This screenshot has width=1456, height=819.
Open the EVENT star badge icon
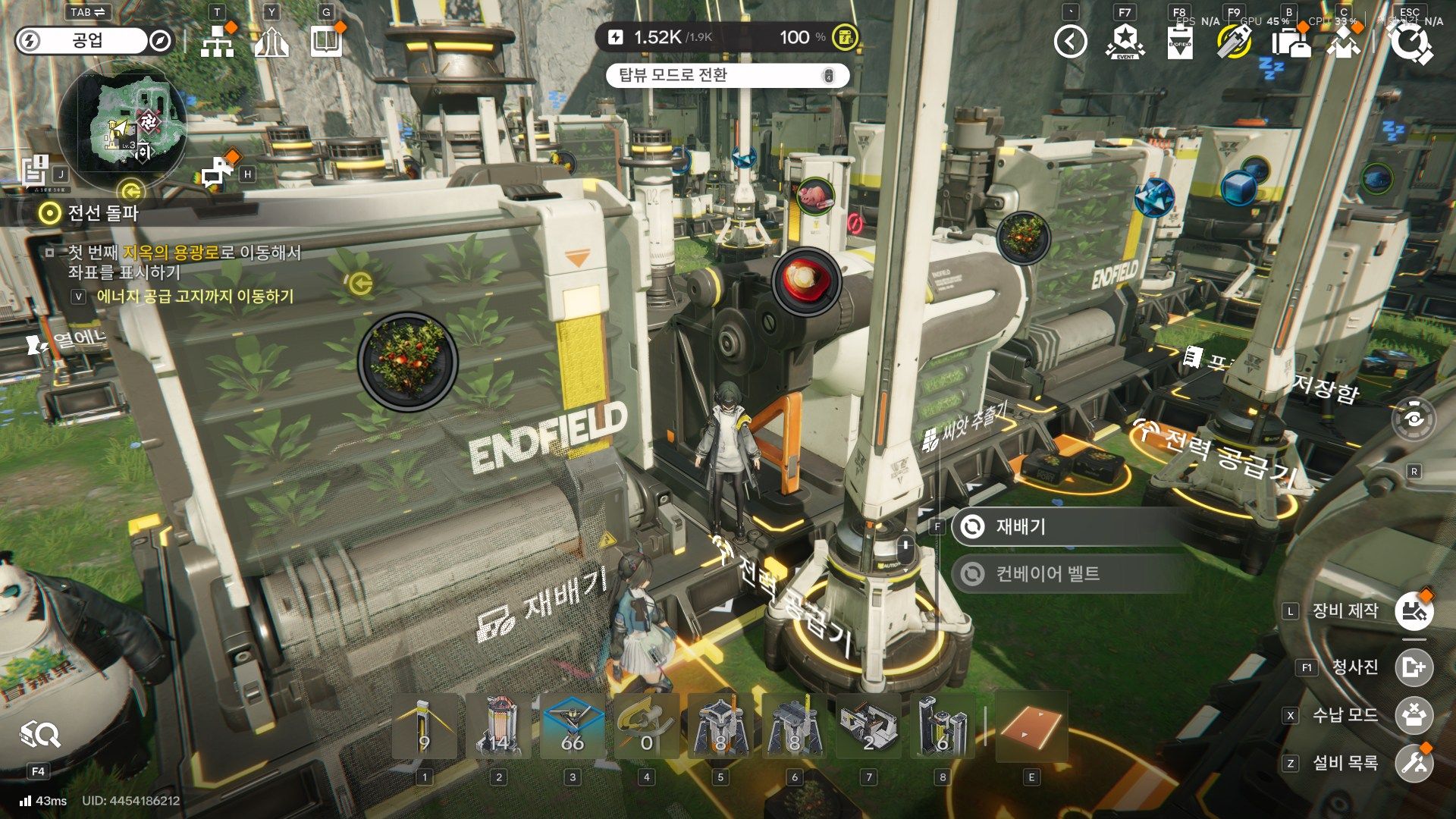coord(1125,42)
